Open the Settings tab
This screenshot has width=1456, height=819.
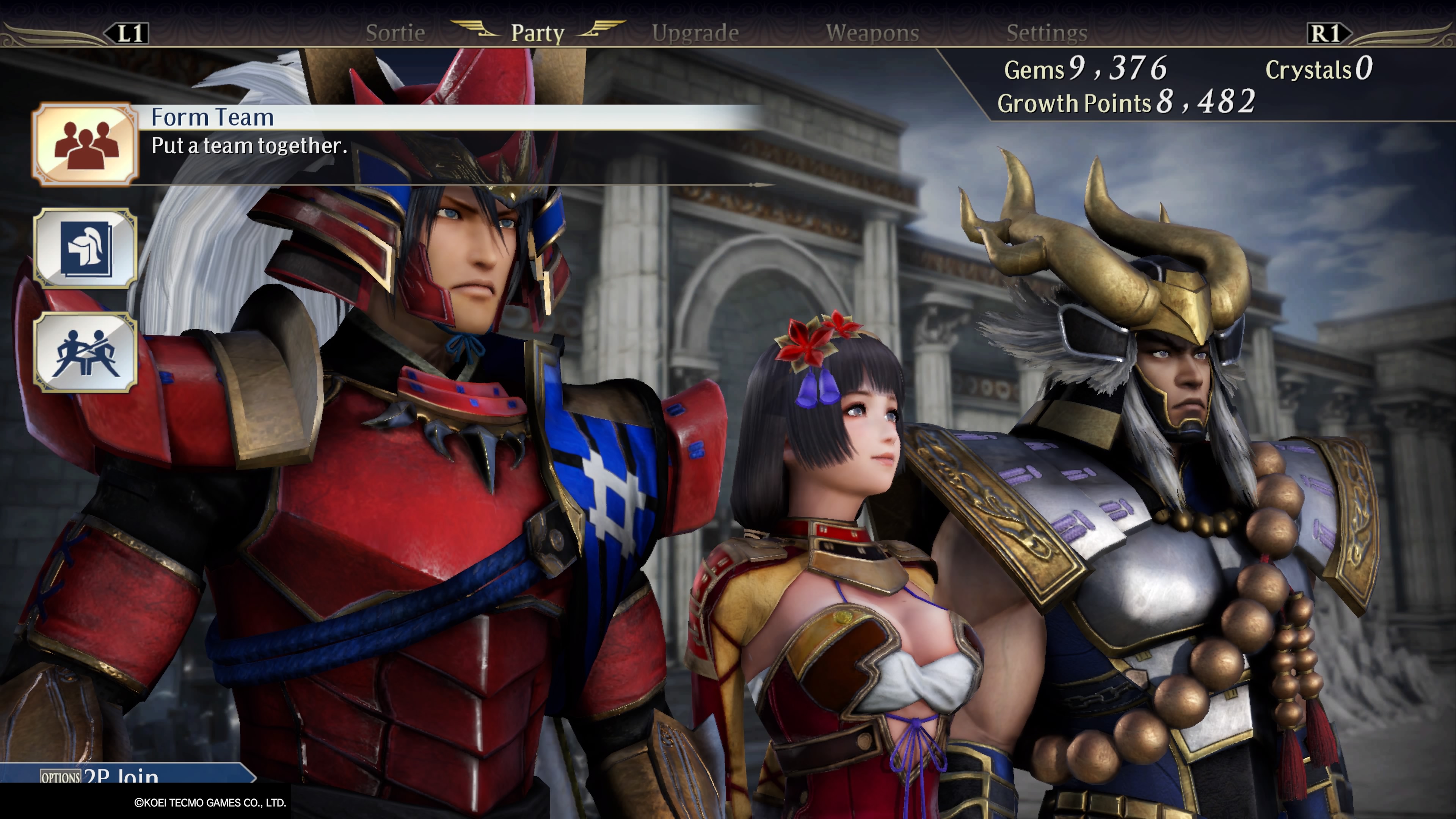[1047, 33]
